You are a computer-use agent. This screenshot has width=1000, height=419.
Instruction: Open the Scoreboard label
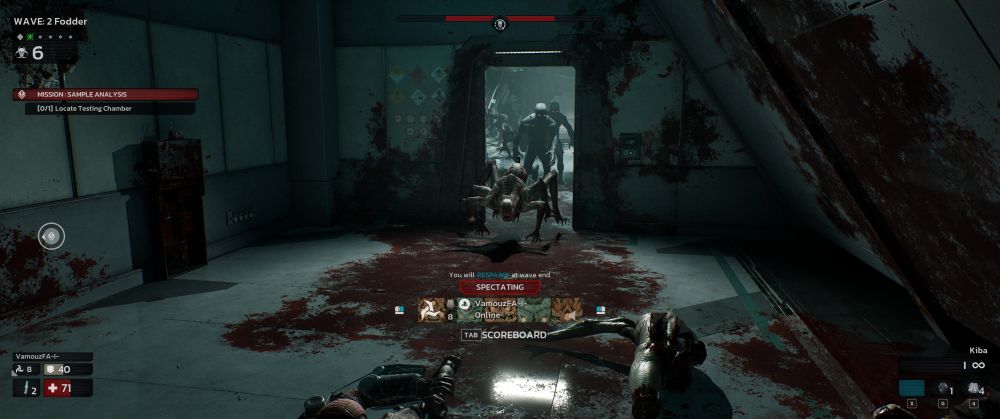(x=513, y=335)
